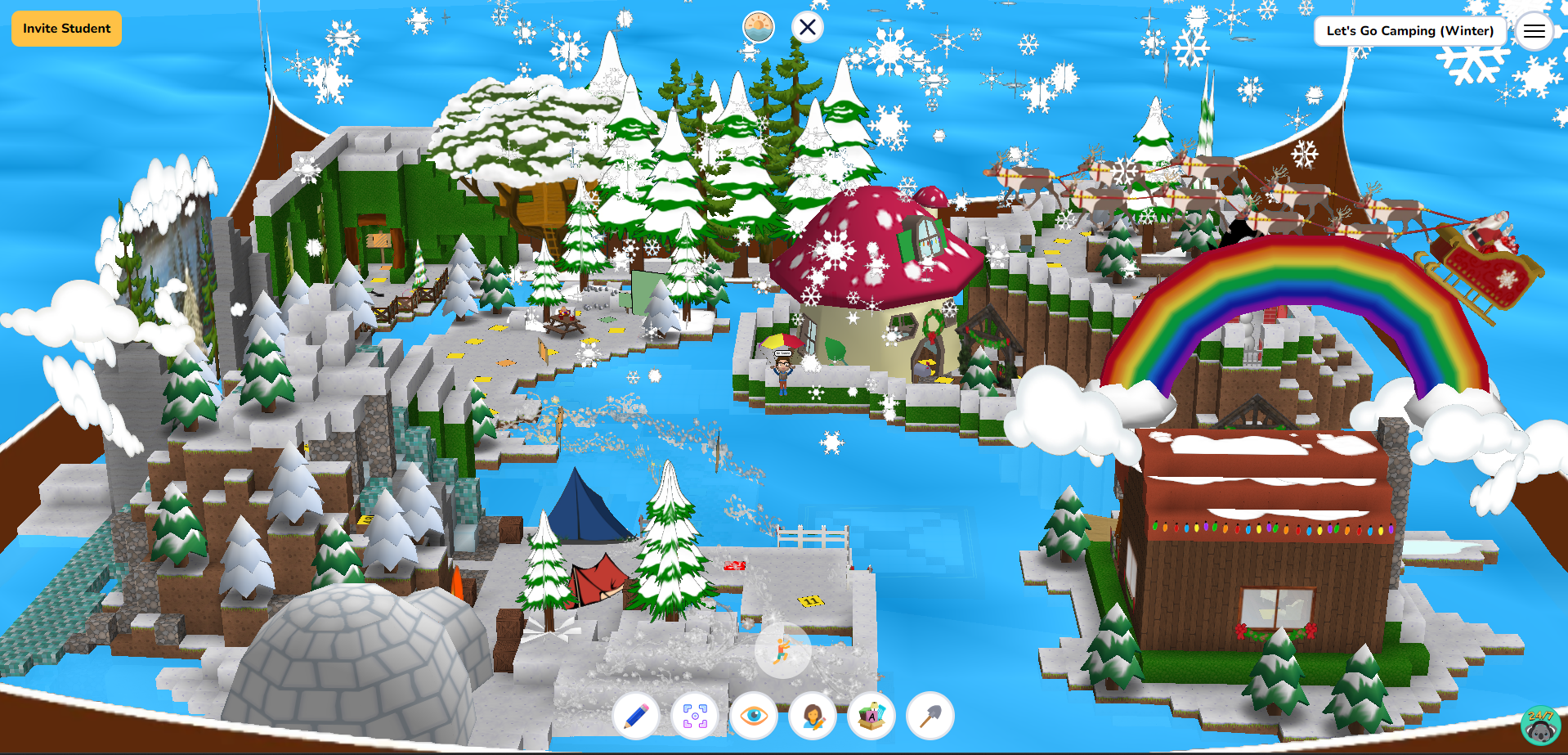The height and width of the screenshot is (755, 1568).
Task: Open the hamburger menu
Action: pos(1535,31)
